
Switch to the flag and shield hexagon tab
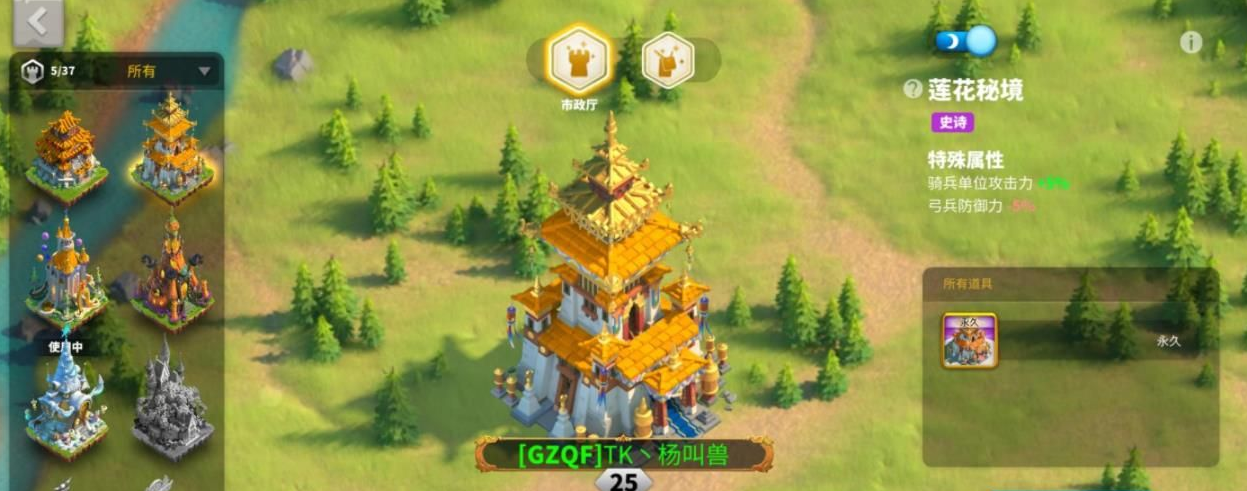click(x=668, y=59)
